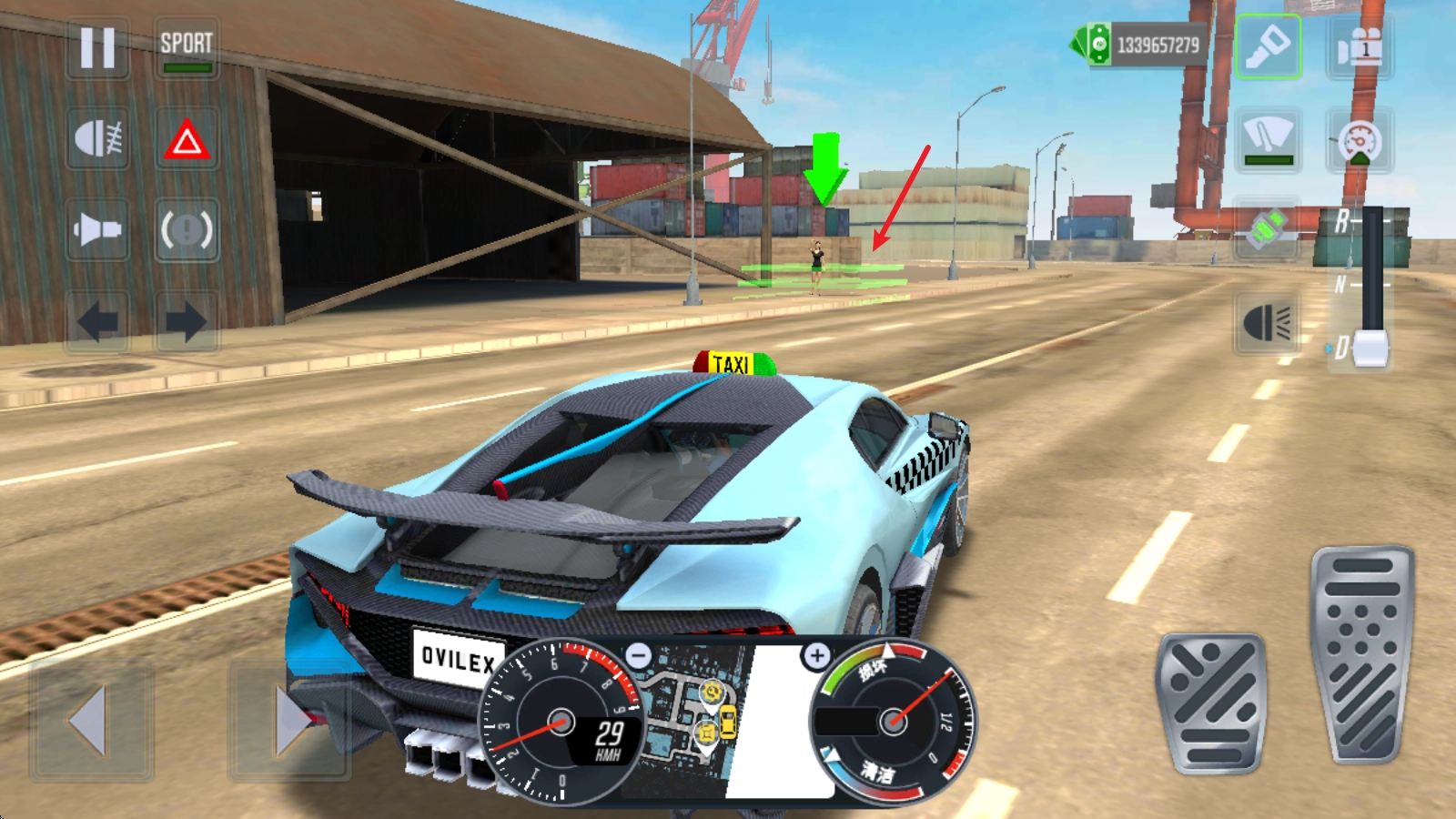Turn on the fog lights
1456x819 pixels.
click(x=97, y=139)
